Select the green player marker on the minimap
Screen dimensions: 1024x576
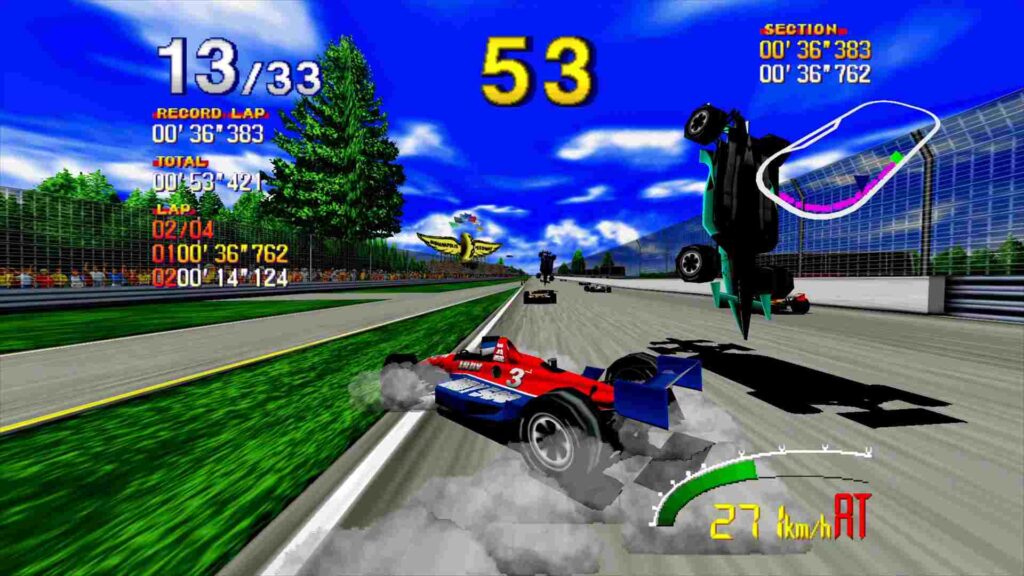(x=896, y=157)
